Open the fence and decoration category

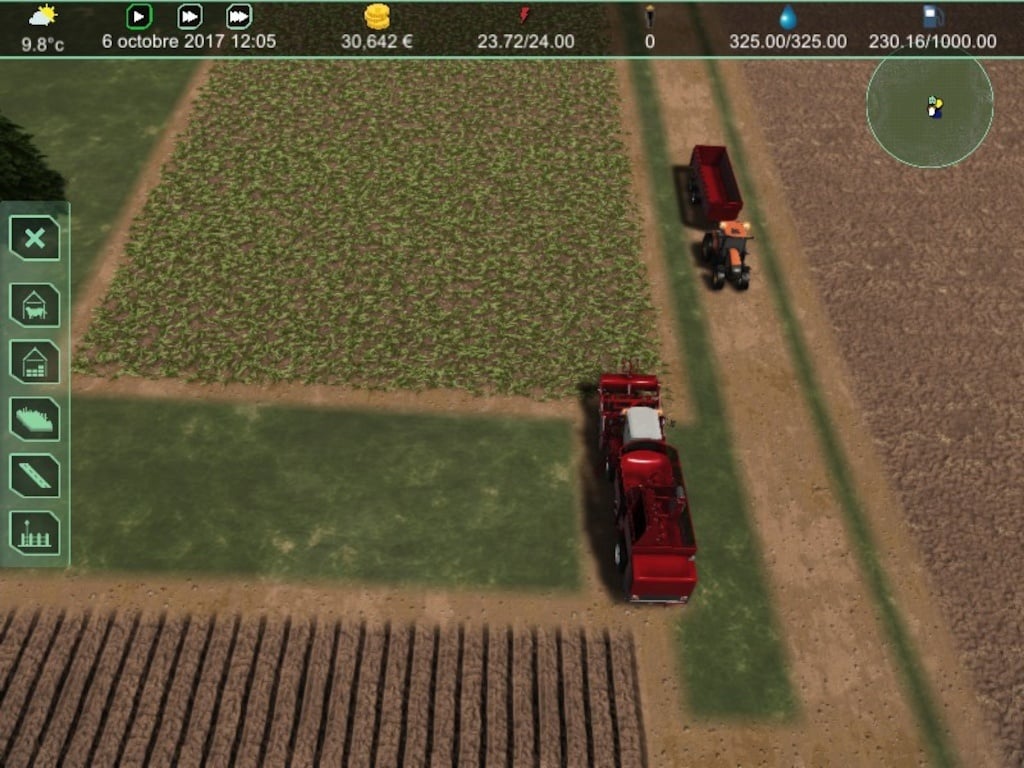pyautogui.click(x=35, y=532)
